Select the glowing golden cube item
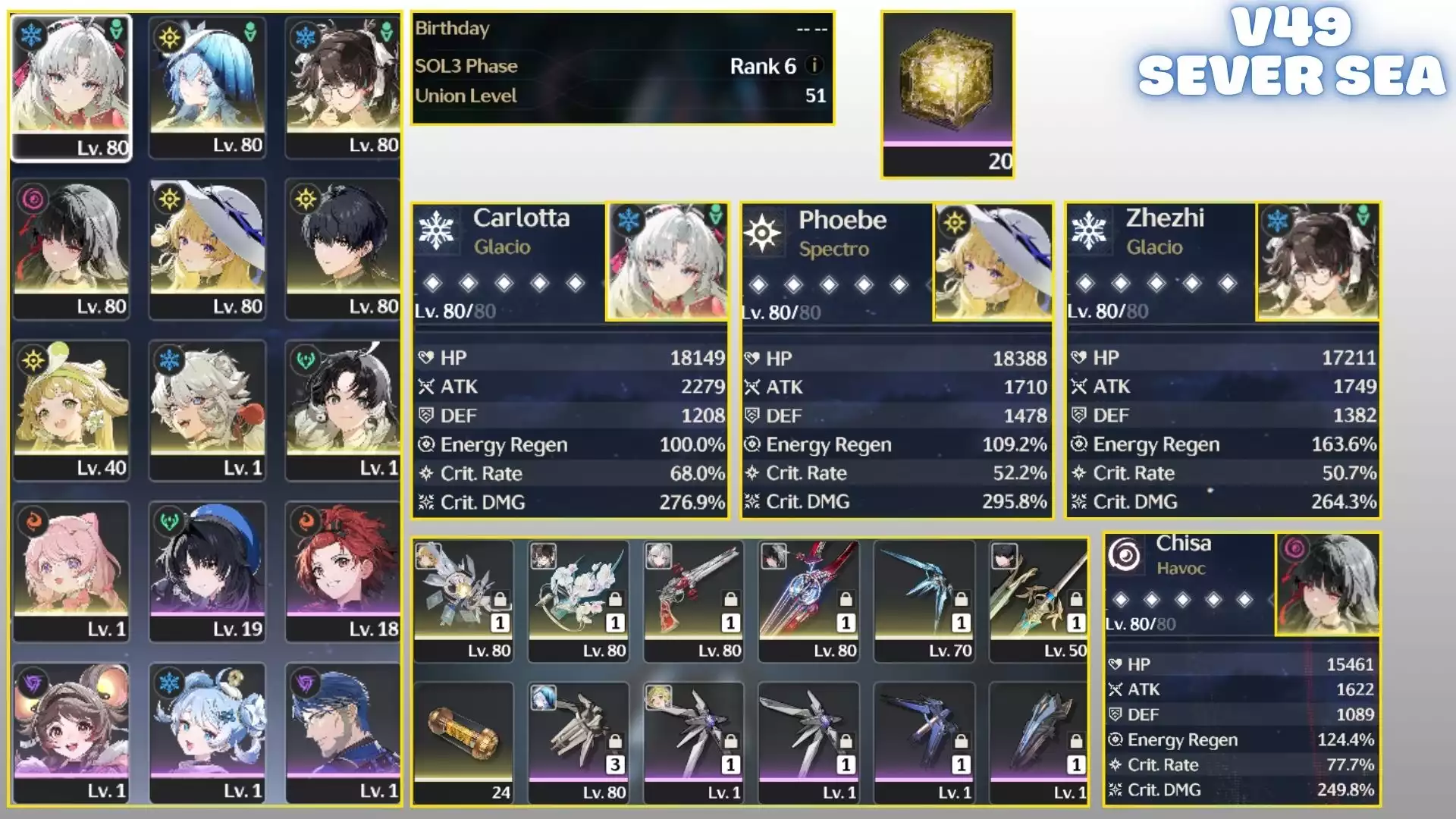The height and width of the screenshot is (819, 1456). (x=947, y=83)
